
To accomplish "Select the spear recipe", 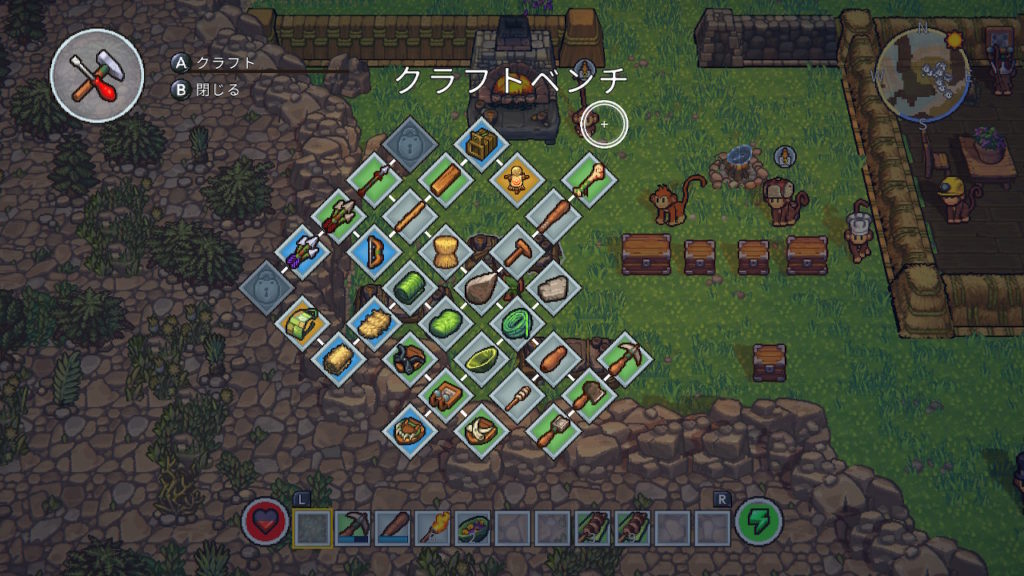I will click(x=376, y=181).
